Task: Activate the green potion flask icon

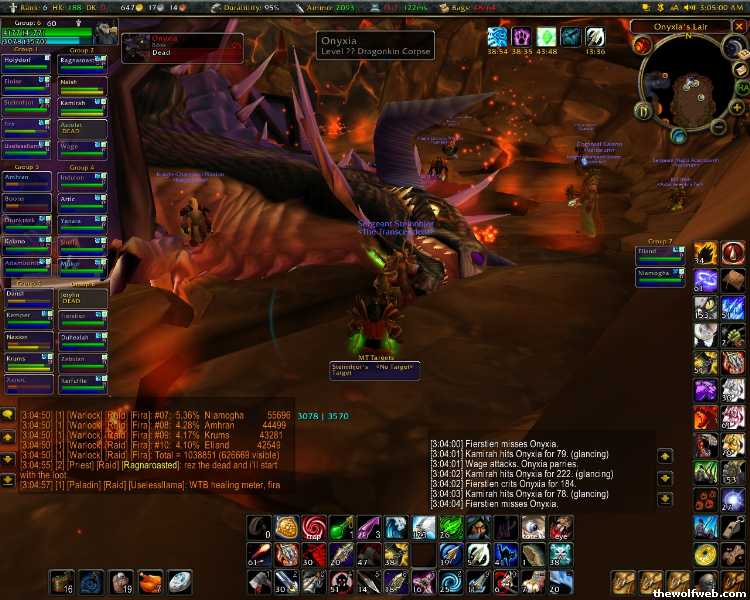Action: pos(341,526)
